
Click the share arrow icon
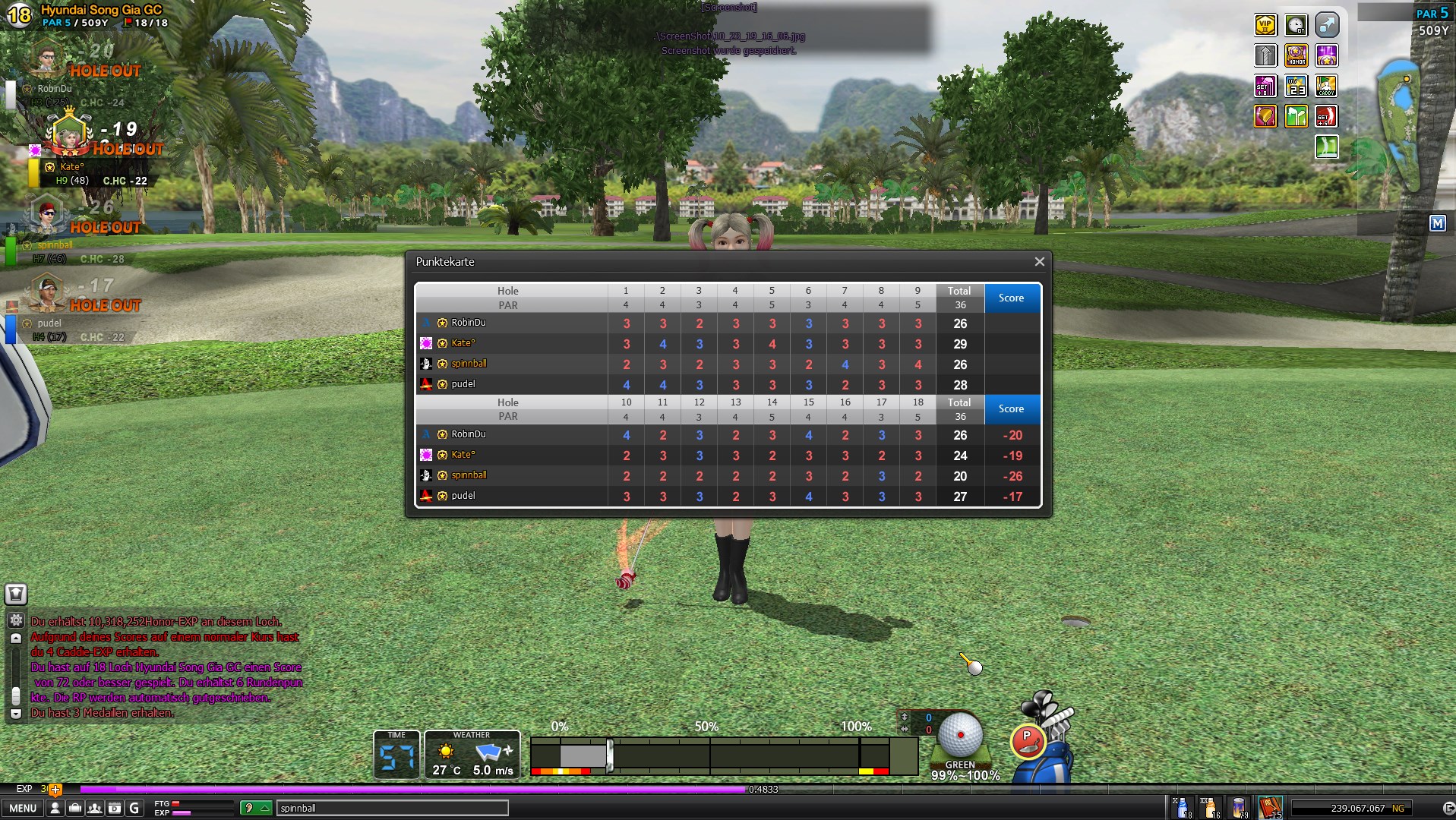point(1326,26)
